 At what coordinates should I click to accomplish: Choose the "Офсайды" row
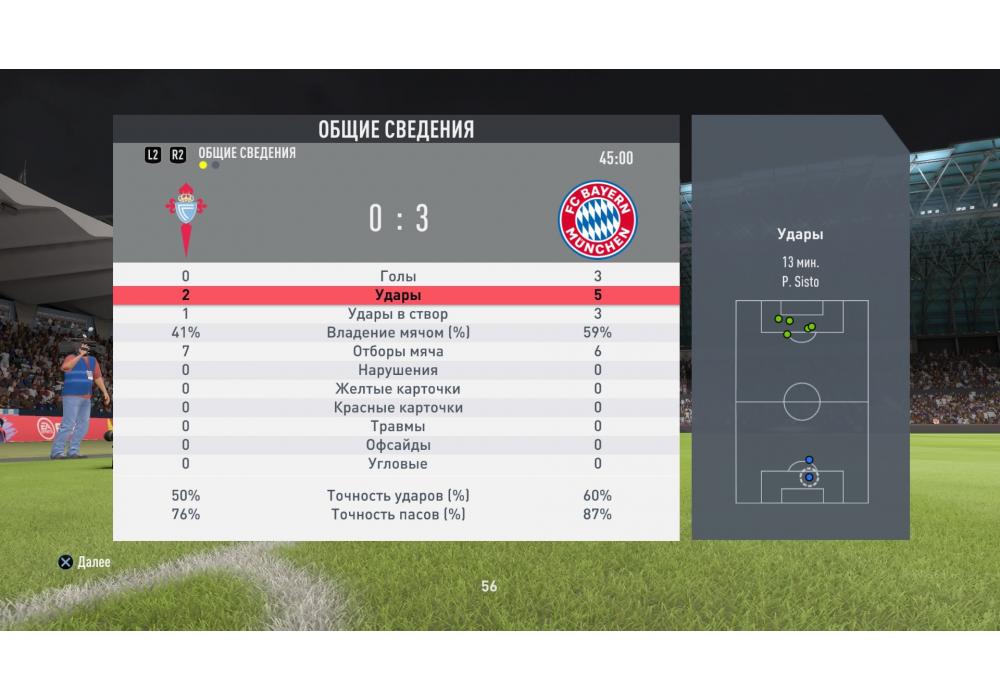tap(397, 445)
